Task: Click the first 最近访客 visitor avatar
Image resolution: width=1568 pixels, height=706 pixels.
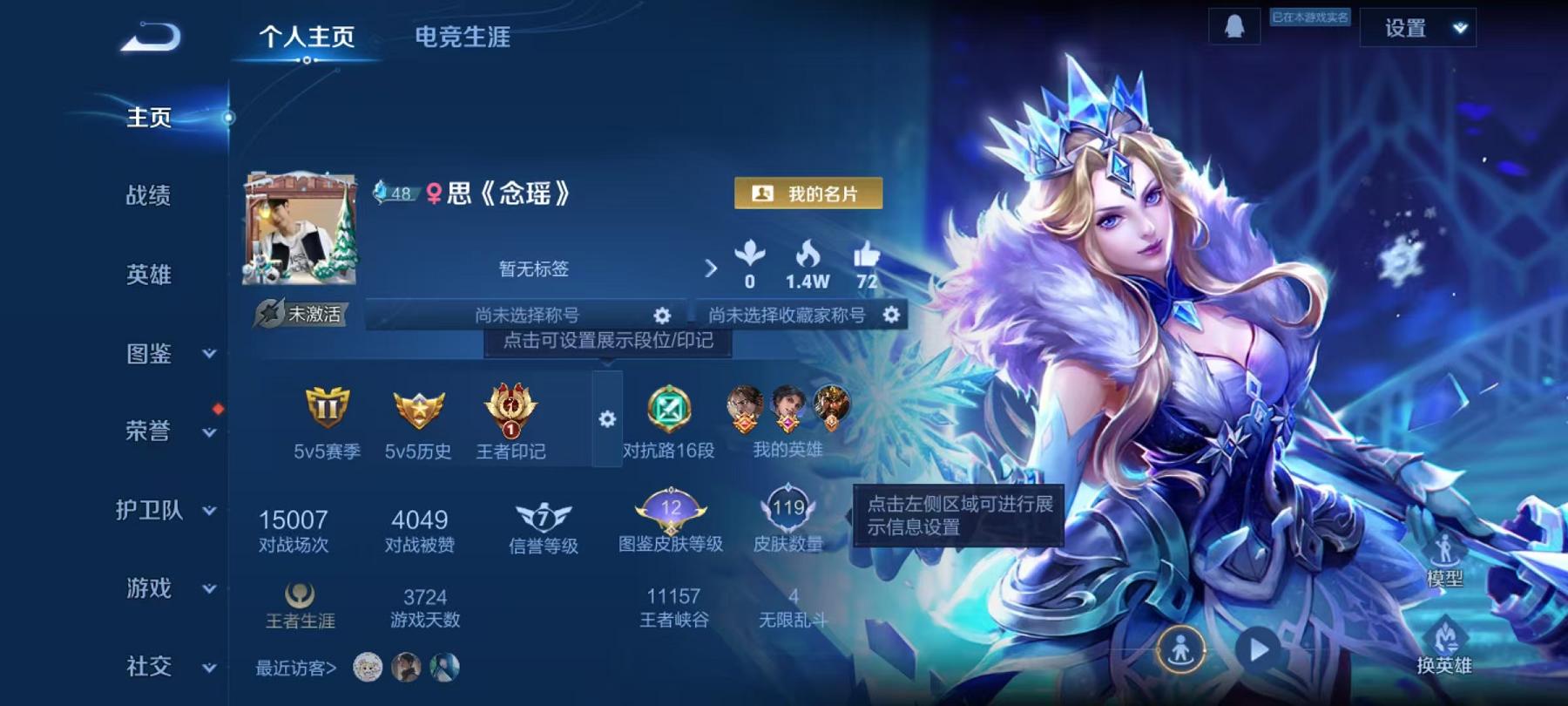Action: [x=369, y=666]
